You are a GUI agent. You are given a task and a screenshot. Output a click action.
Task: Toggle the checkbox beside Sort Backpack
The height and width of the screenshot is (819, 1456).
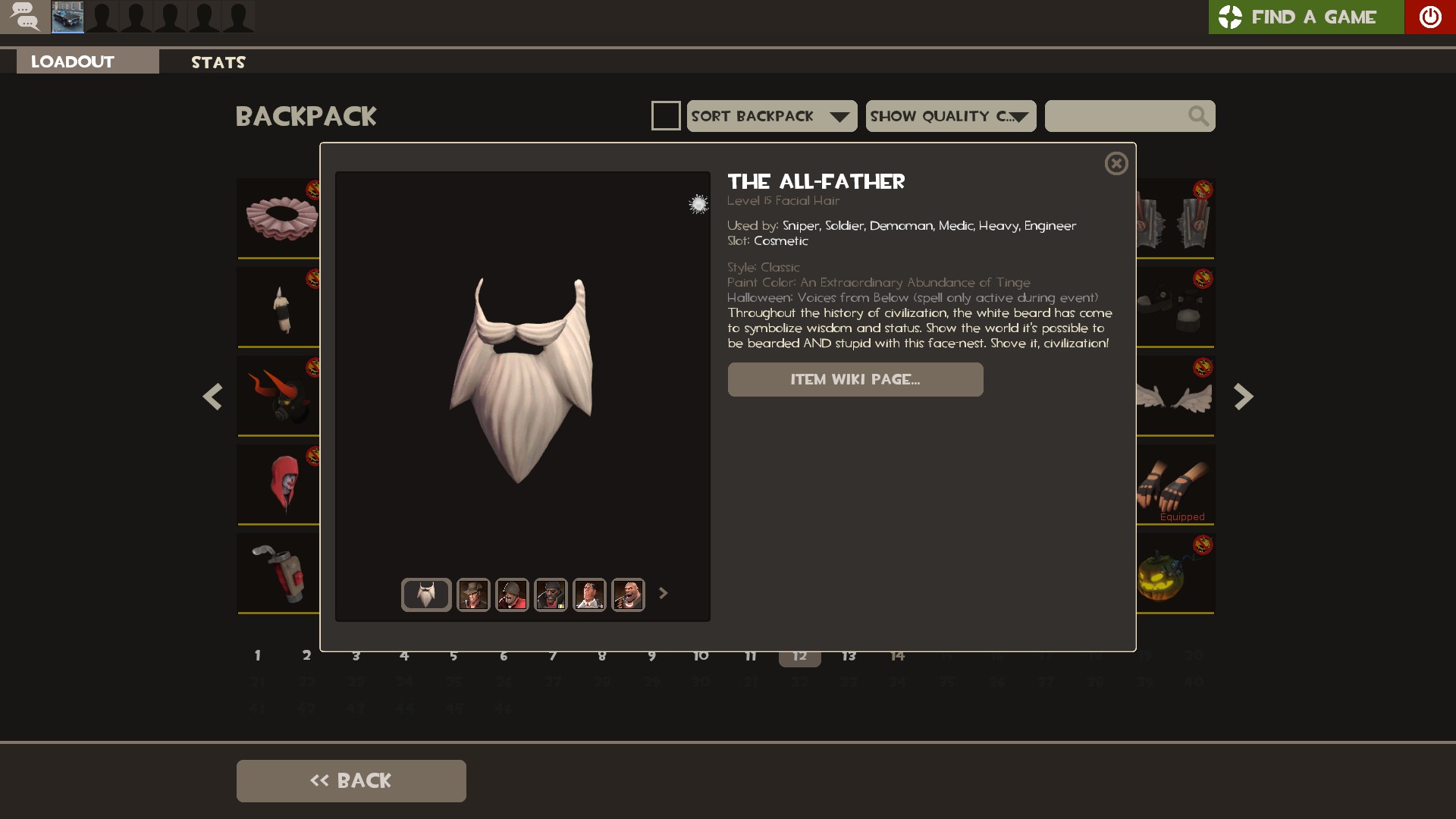click(666, 116)
